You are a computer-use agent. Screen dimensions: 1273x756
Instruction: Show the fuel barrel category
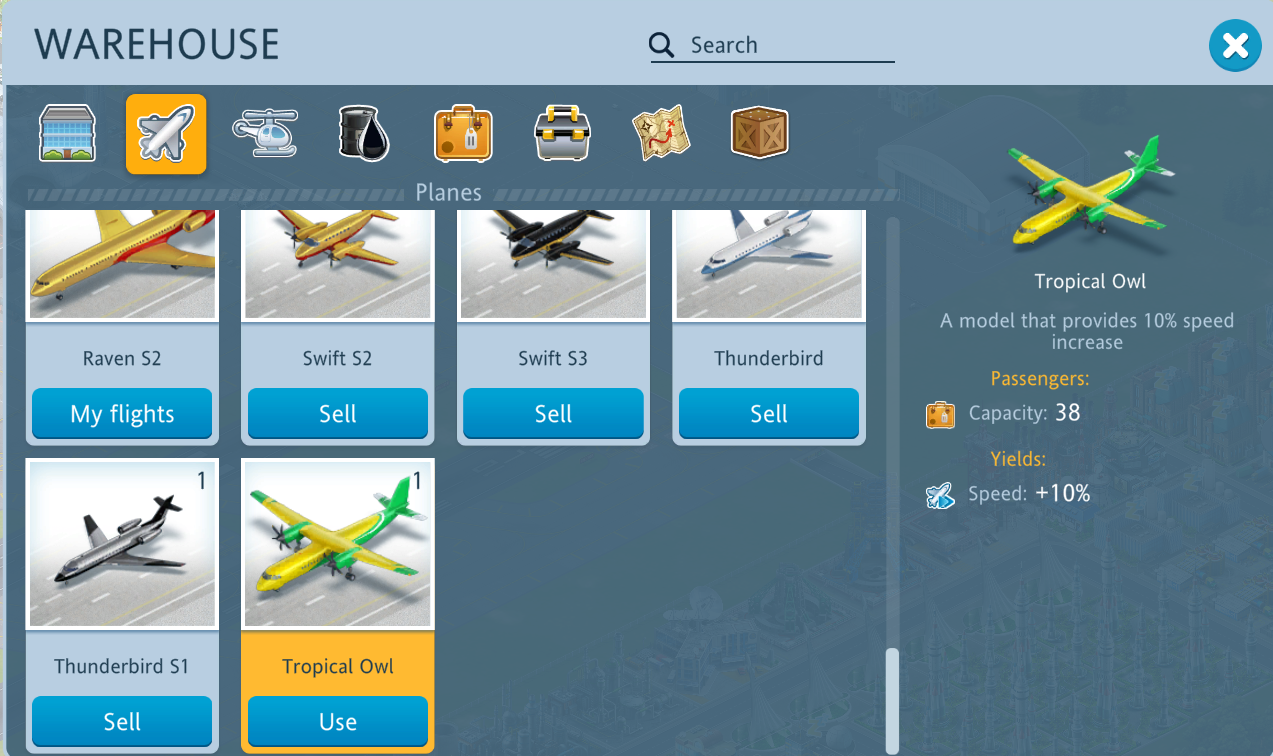pyautogui.click(x=363, y=134)
